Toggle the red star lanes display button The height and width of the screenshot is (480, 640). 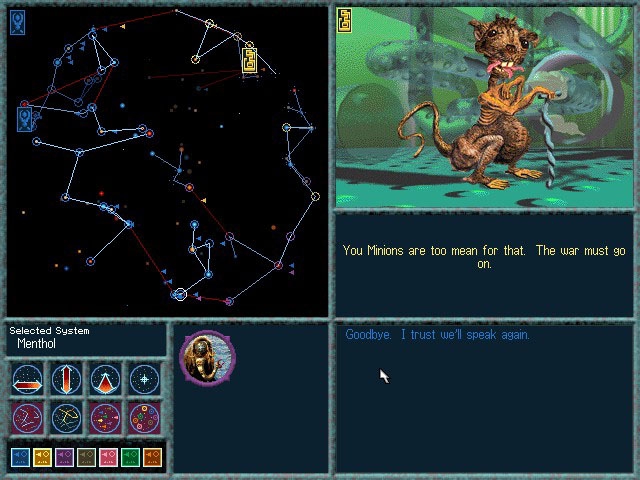pyautogui.click(x=28, y=417)
